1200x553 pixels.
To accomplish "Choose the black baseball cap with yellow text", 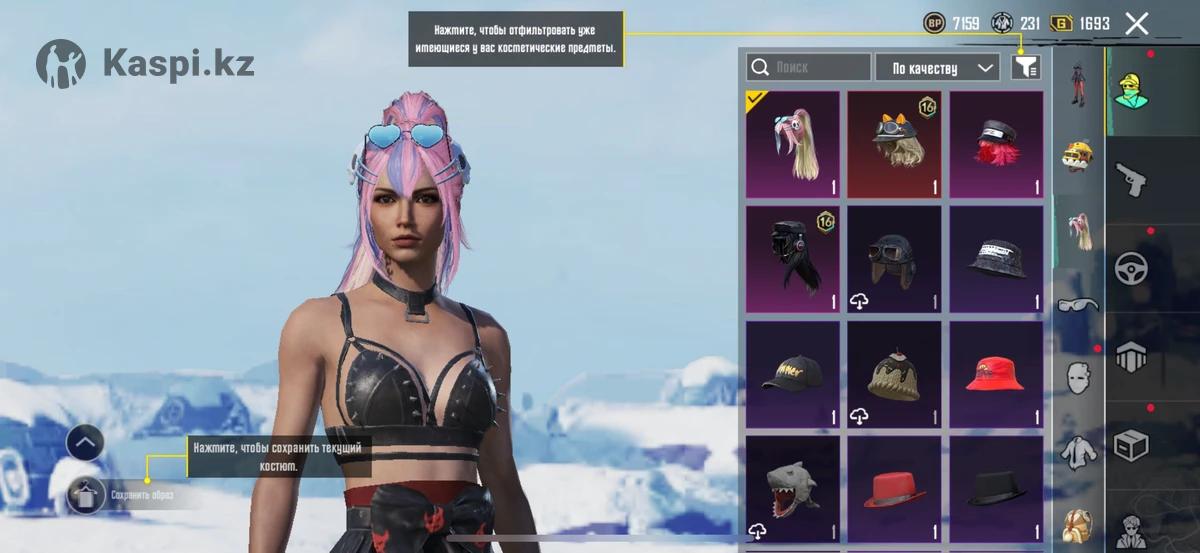I will 793,374.
